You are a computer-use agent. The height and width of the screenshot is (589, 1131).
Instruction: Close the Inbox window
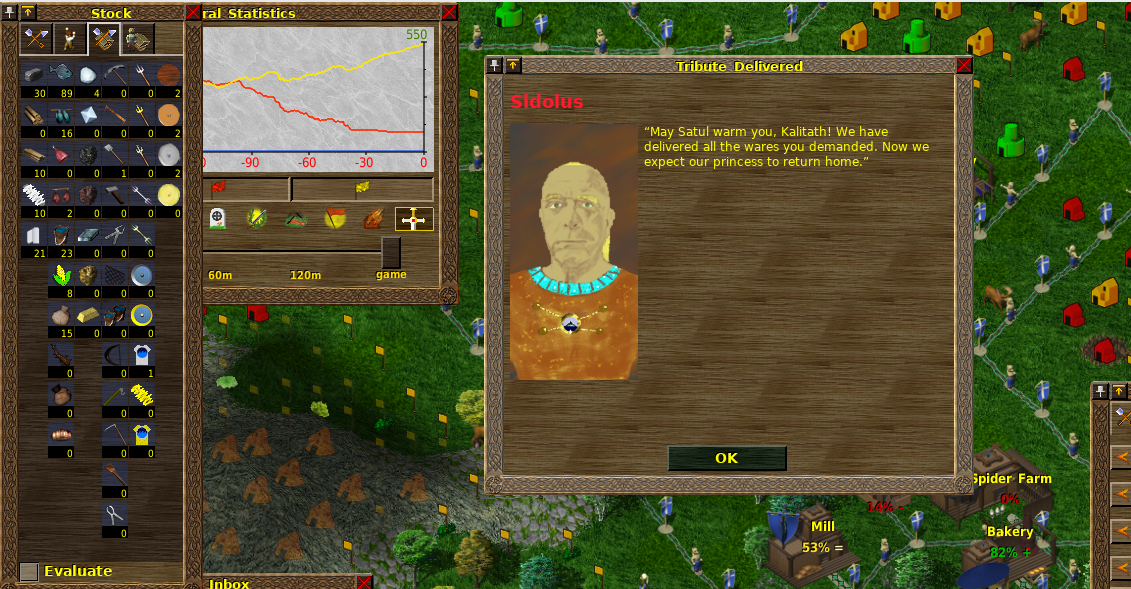point(364,582)
